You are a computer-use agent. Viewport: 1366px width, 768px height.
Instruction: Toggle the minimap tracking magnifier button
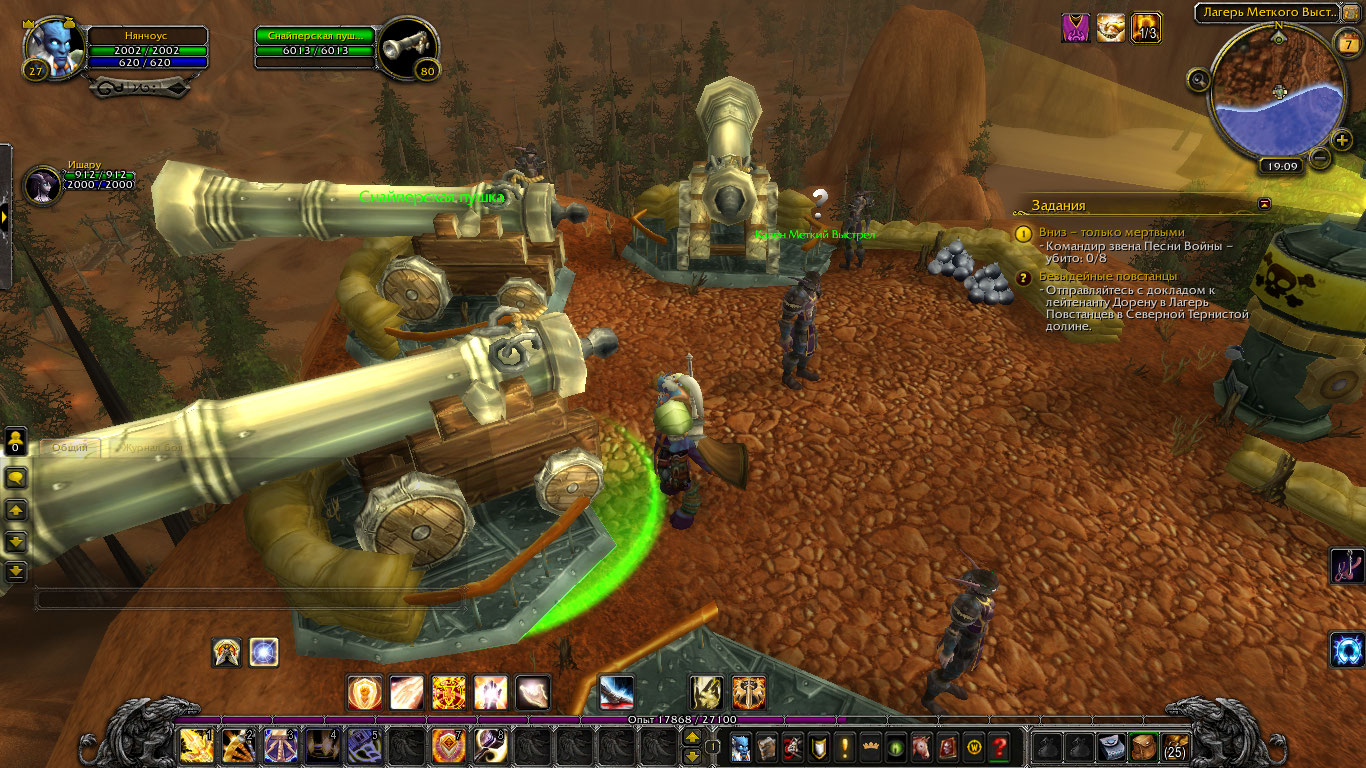pyautogui.click(x=1198, y=78)
